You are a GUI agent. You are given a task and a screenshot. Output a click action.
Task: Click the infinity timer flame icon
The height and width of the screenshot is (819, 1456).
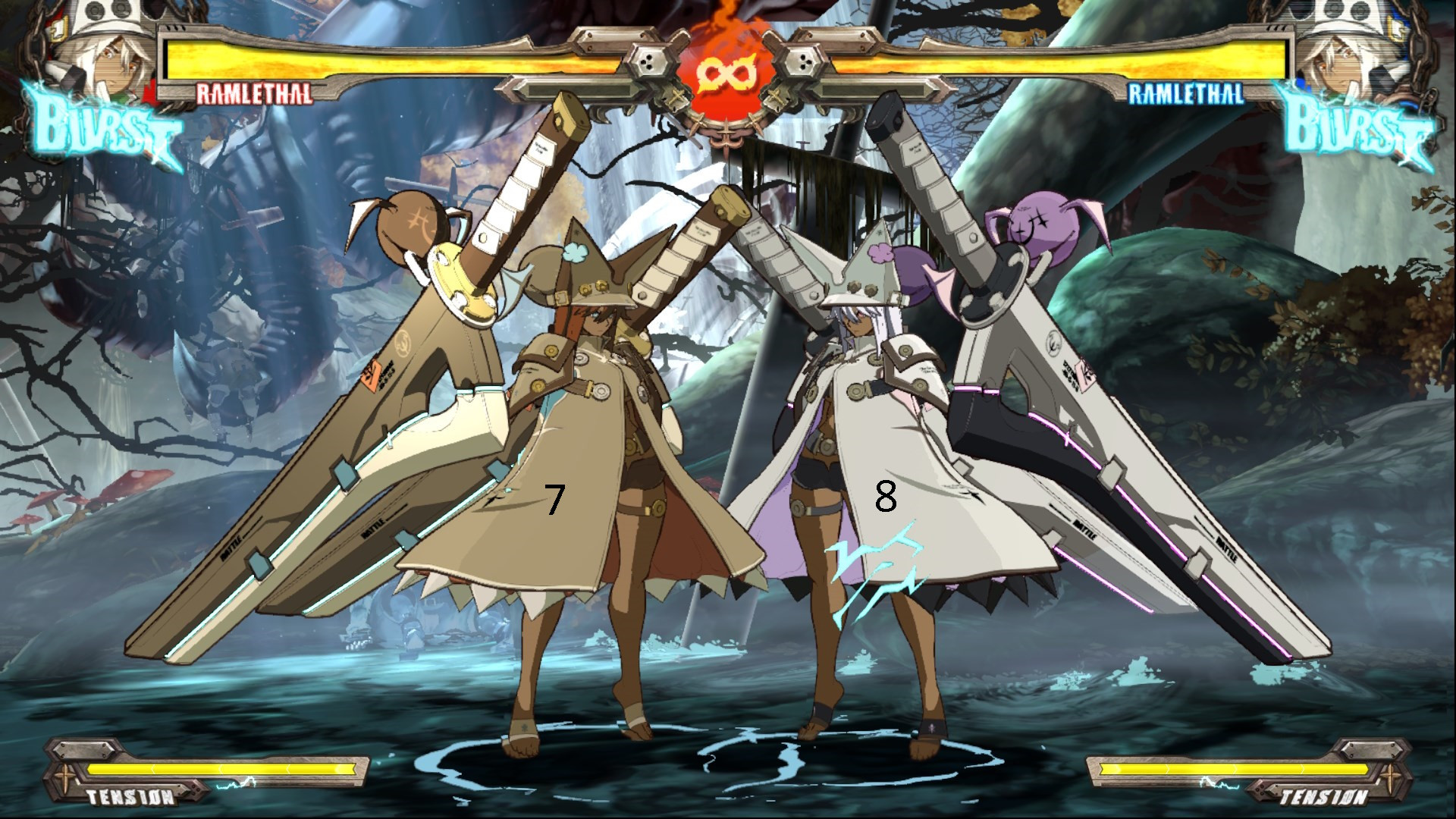(726, 72)
